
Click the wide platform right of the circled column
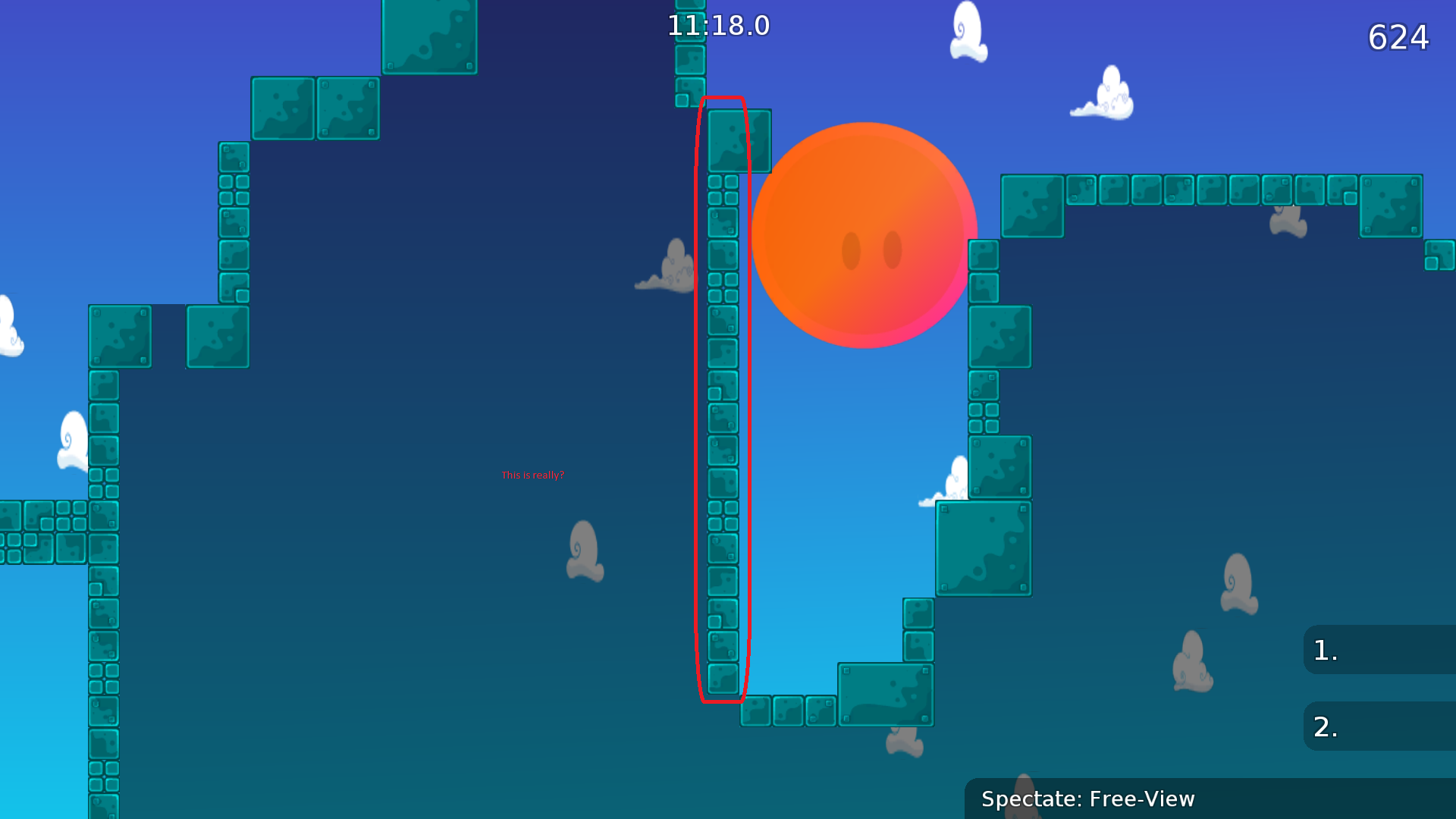(x=887, y=694)
